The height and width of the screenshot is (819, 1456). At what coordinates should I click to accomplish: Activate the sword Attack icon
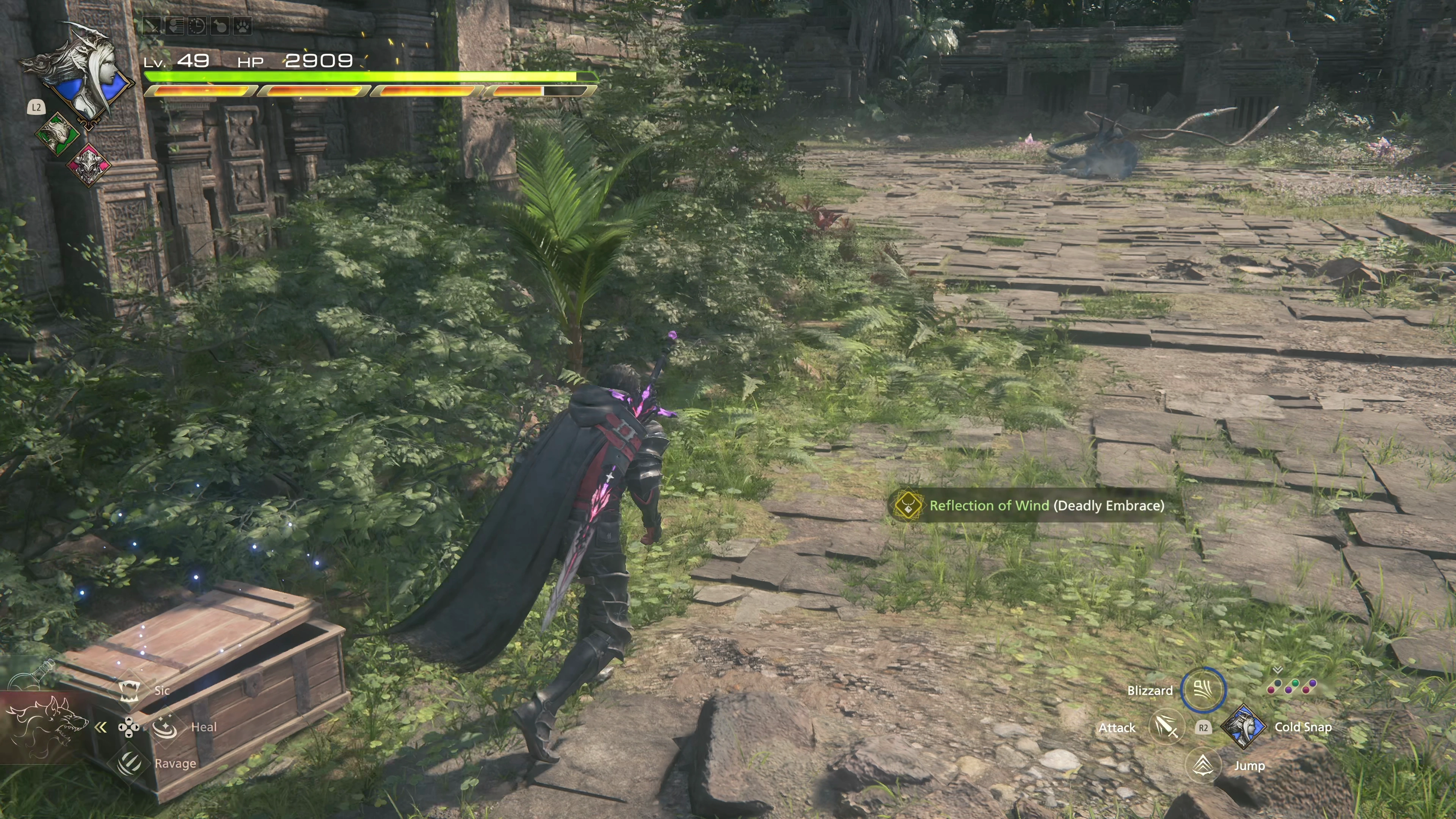[1166, 727]
